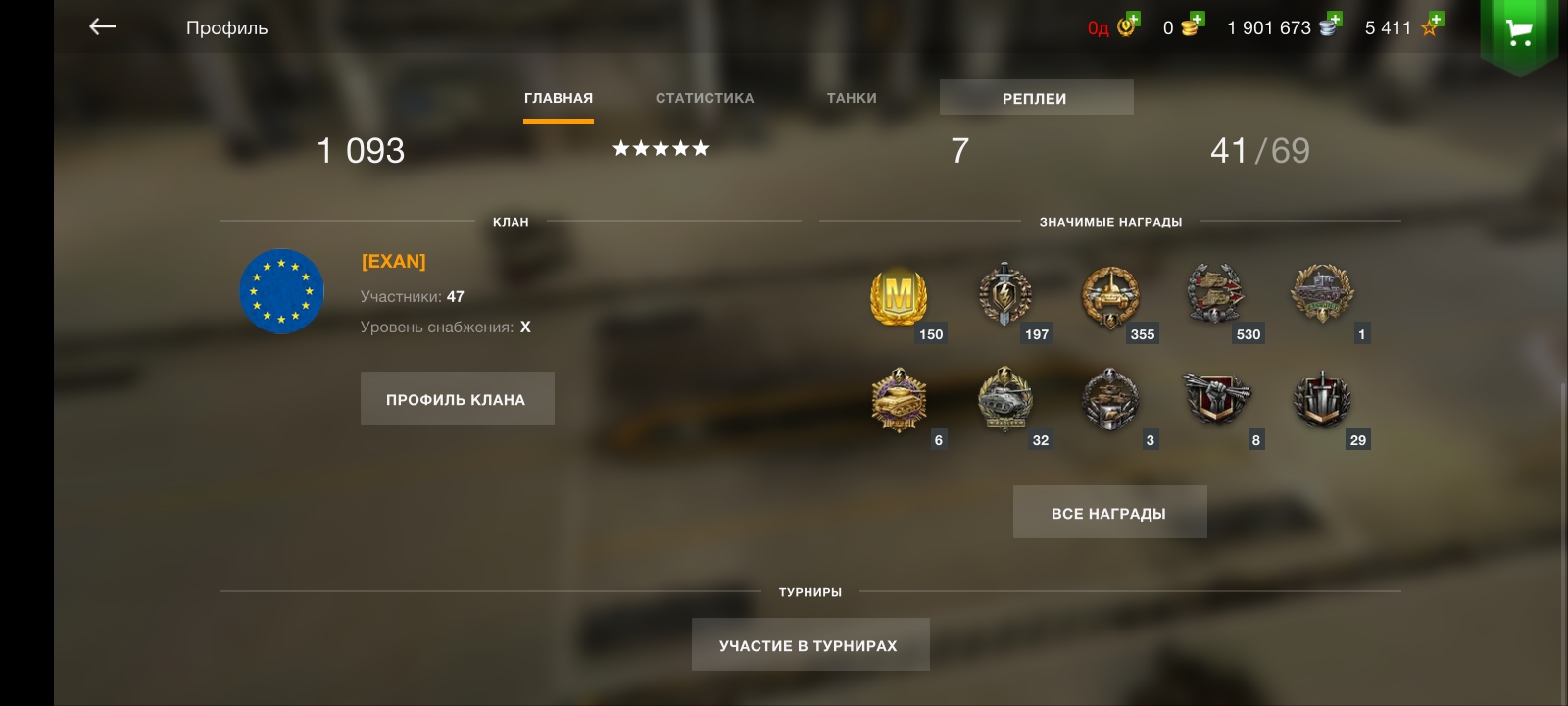1568x706 pixels.
Task: Open Профиль клана
Action: coord(457,399)
